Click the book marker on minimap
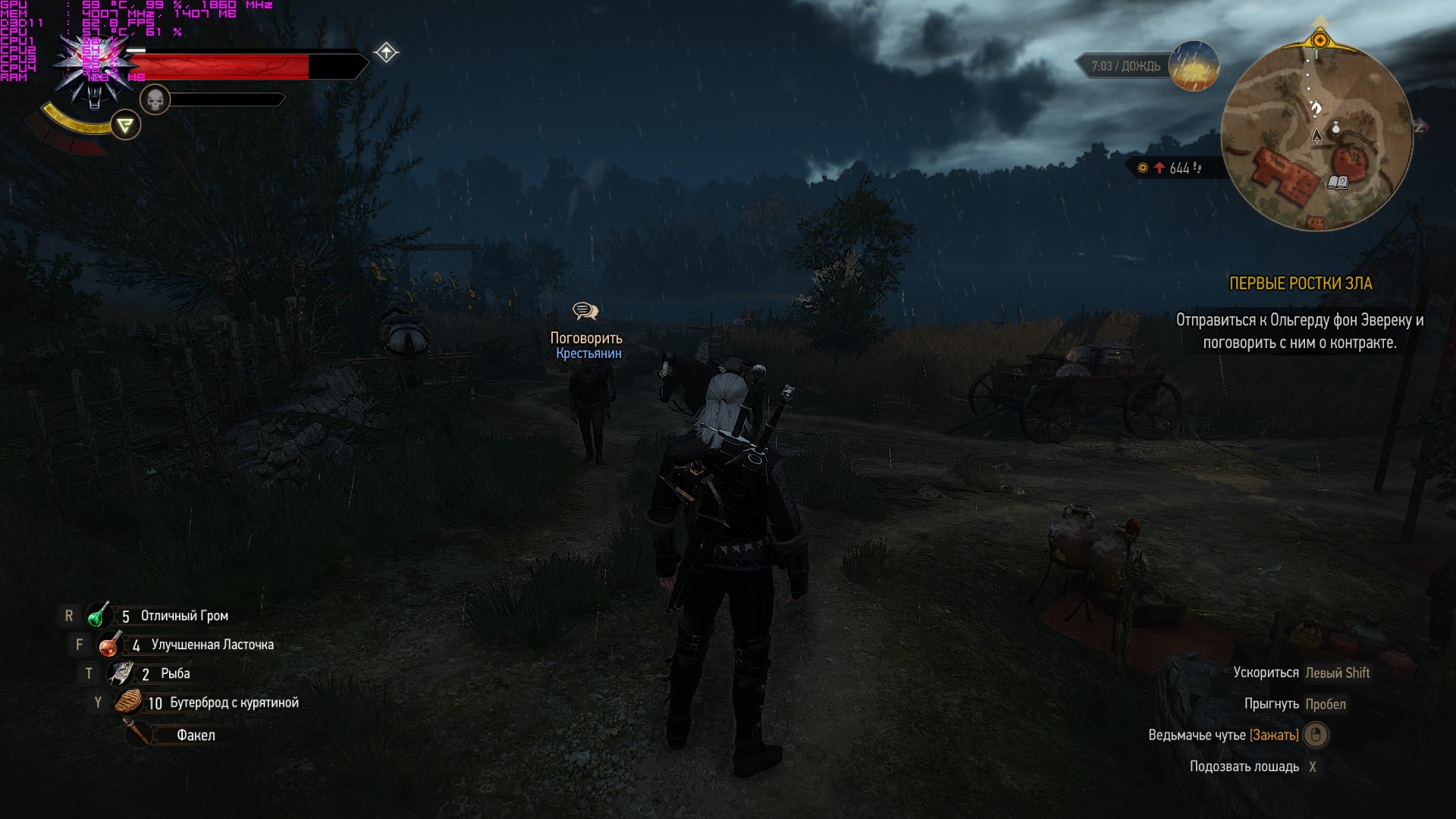The width and height of the screenshot is (1456, 819). tap(1338, 182)
